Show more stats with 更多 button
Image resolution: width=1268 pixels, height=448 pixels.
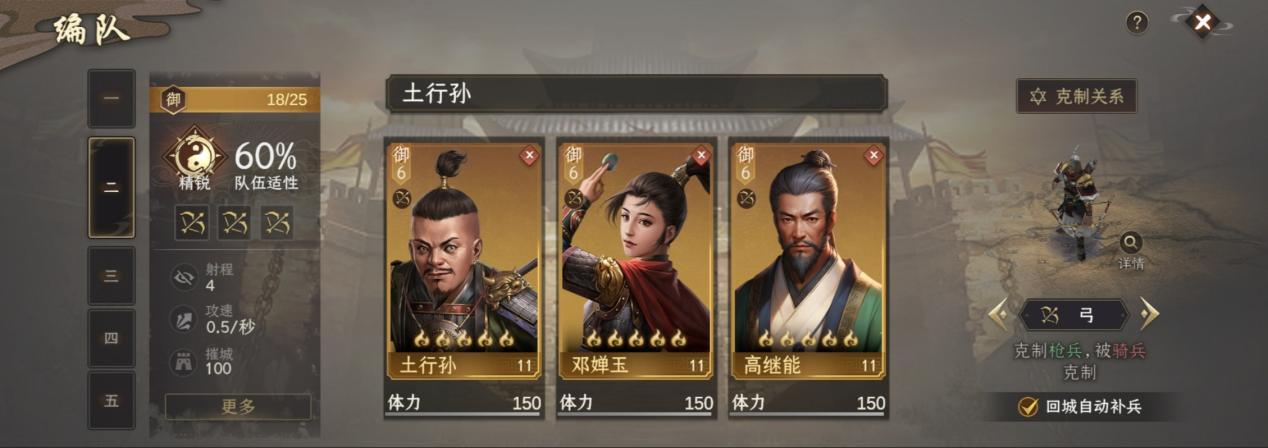pos(238,406)
